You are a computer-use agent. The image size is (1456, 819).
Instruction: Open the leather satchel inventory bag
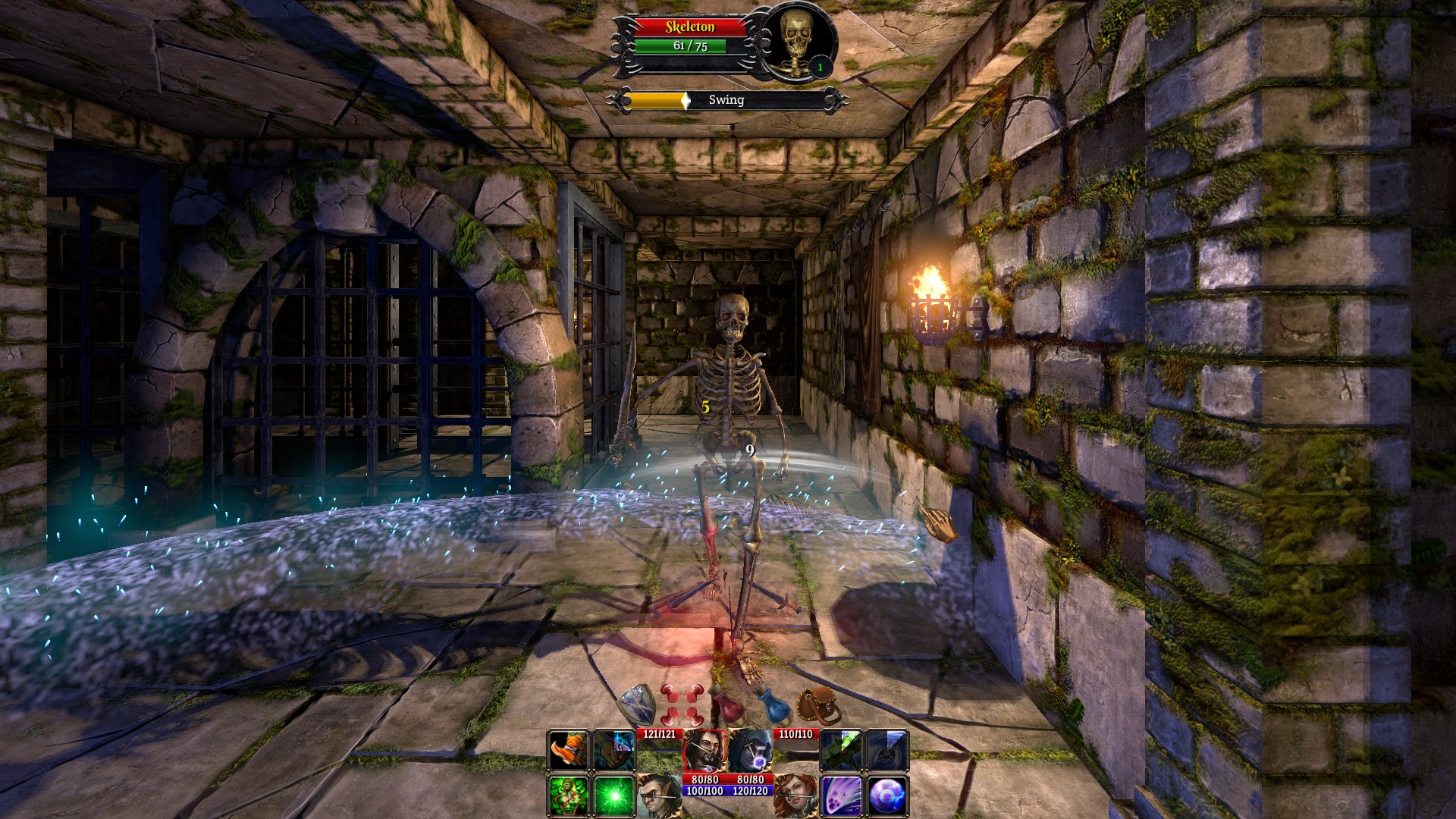pos(820,704)
